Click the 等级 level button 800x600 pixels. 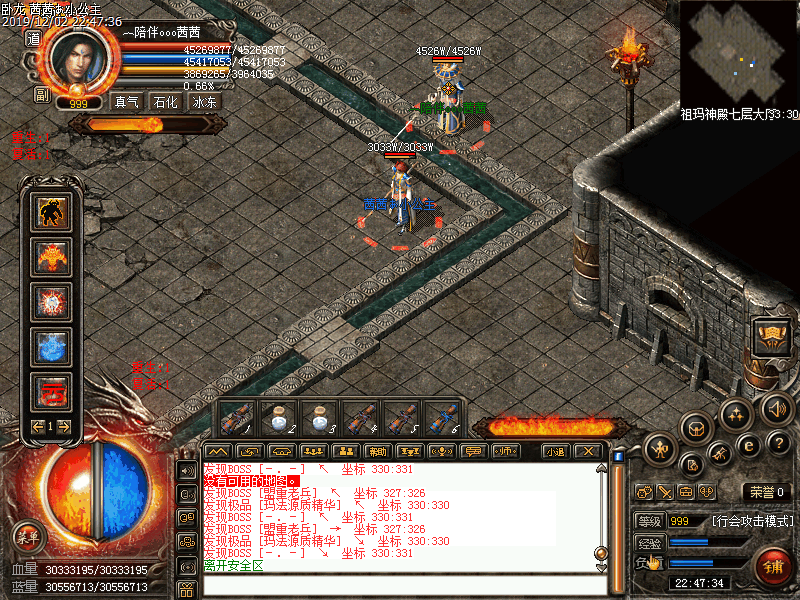point(648,521)
